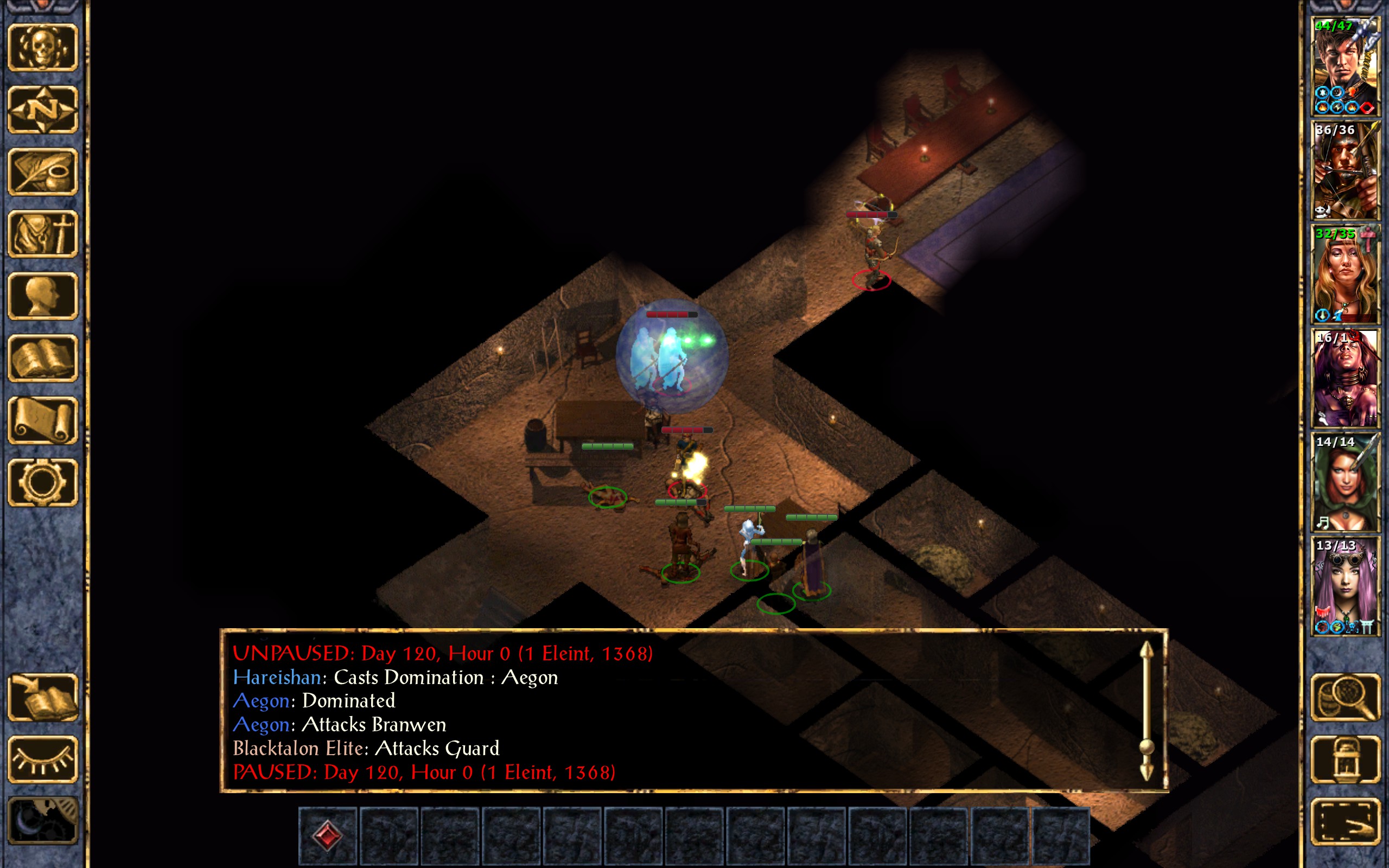Pick the red-haired hooded woman portrait, 14/14 HP
Image resolution: width=1389 pixels, height=868 pixels.
(x=1345, y=482)
